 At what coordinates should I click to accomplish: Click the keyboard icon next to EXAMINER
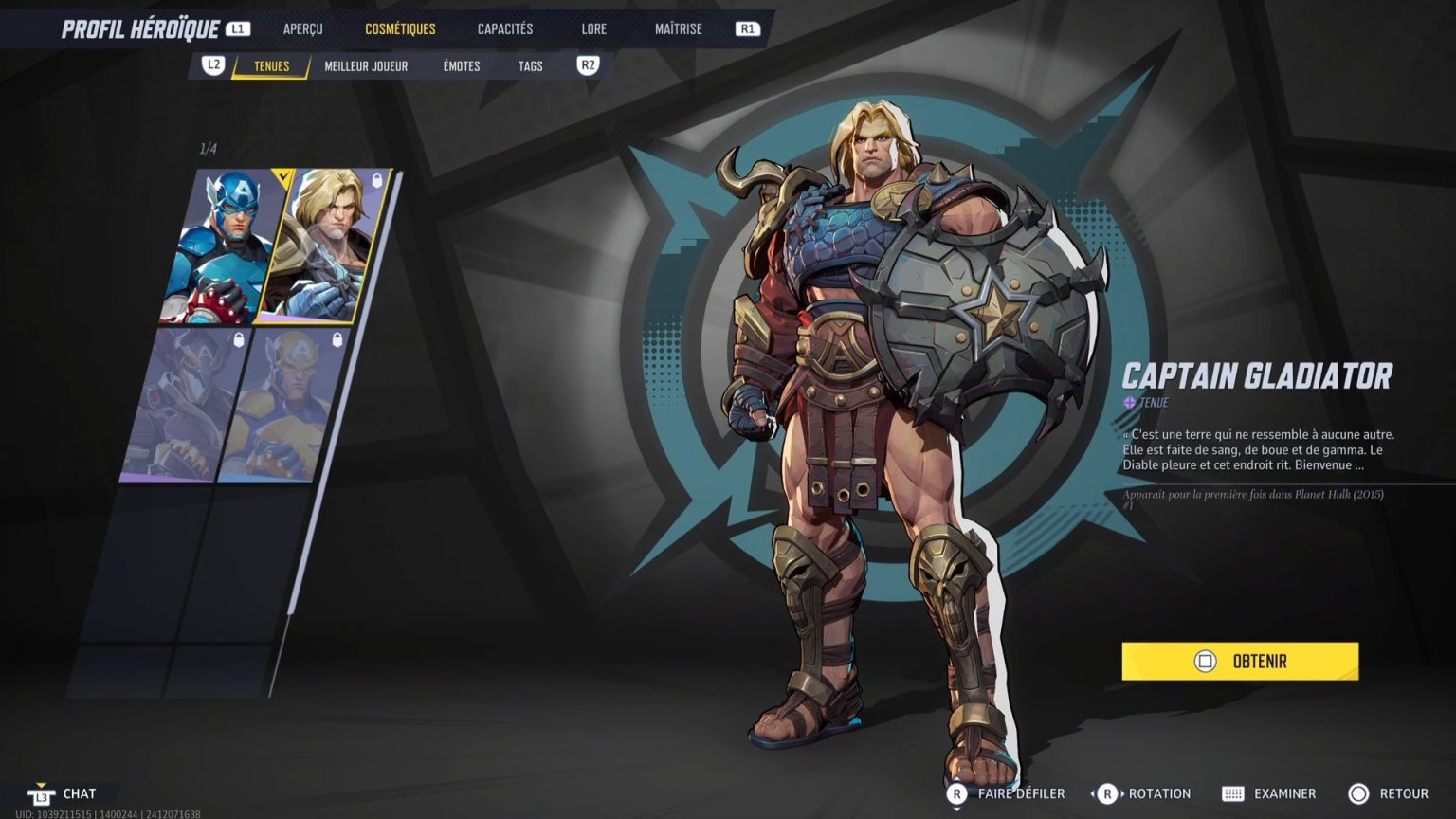1234,793
